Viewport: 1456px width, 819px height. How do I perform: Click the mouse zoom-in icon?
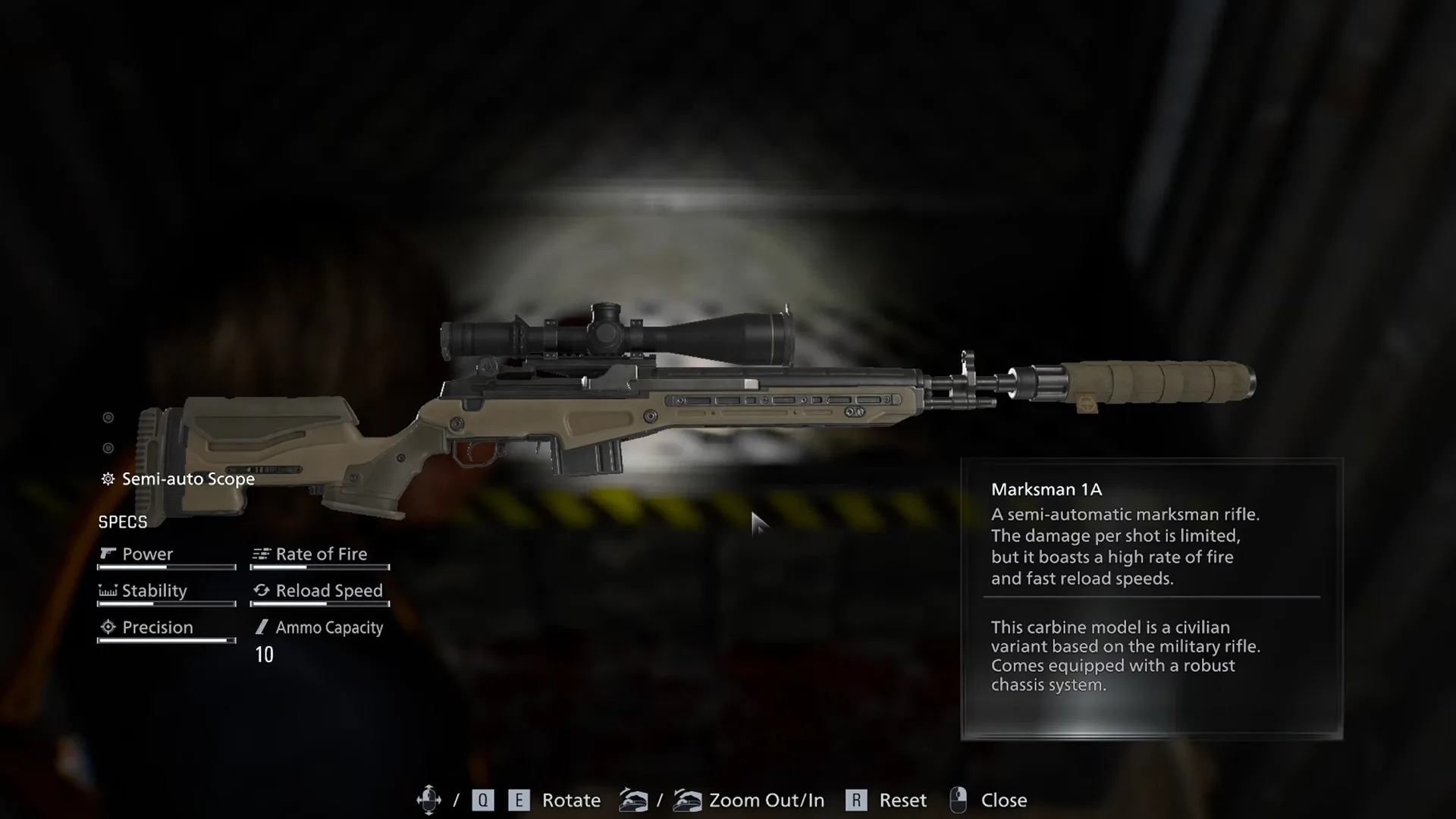tap(689, 799)
